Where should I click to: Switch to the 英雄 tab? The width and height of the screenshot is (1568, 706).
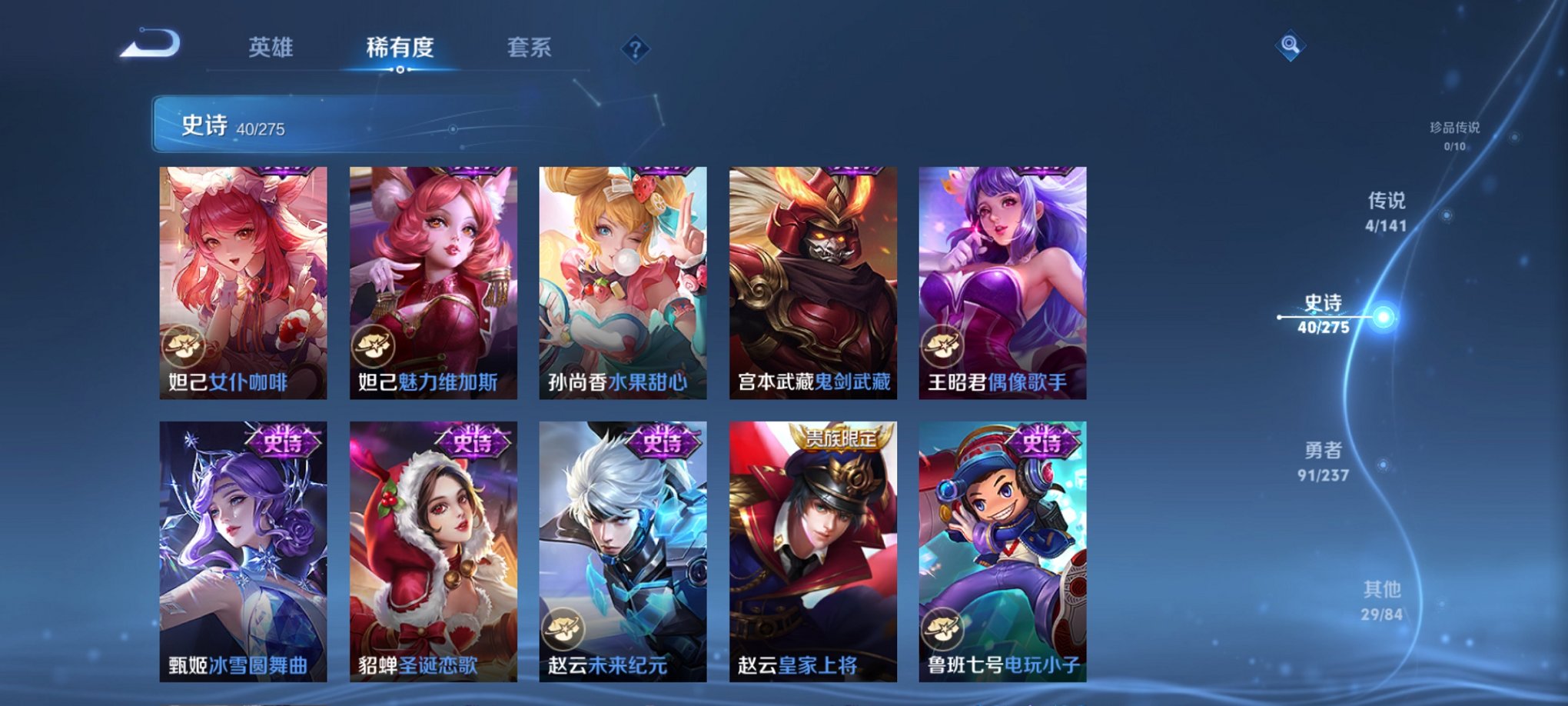coord(271,48)
